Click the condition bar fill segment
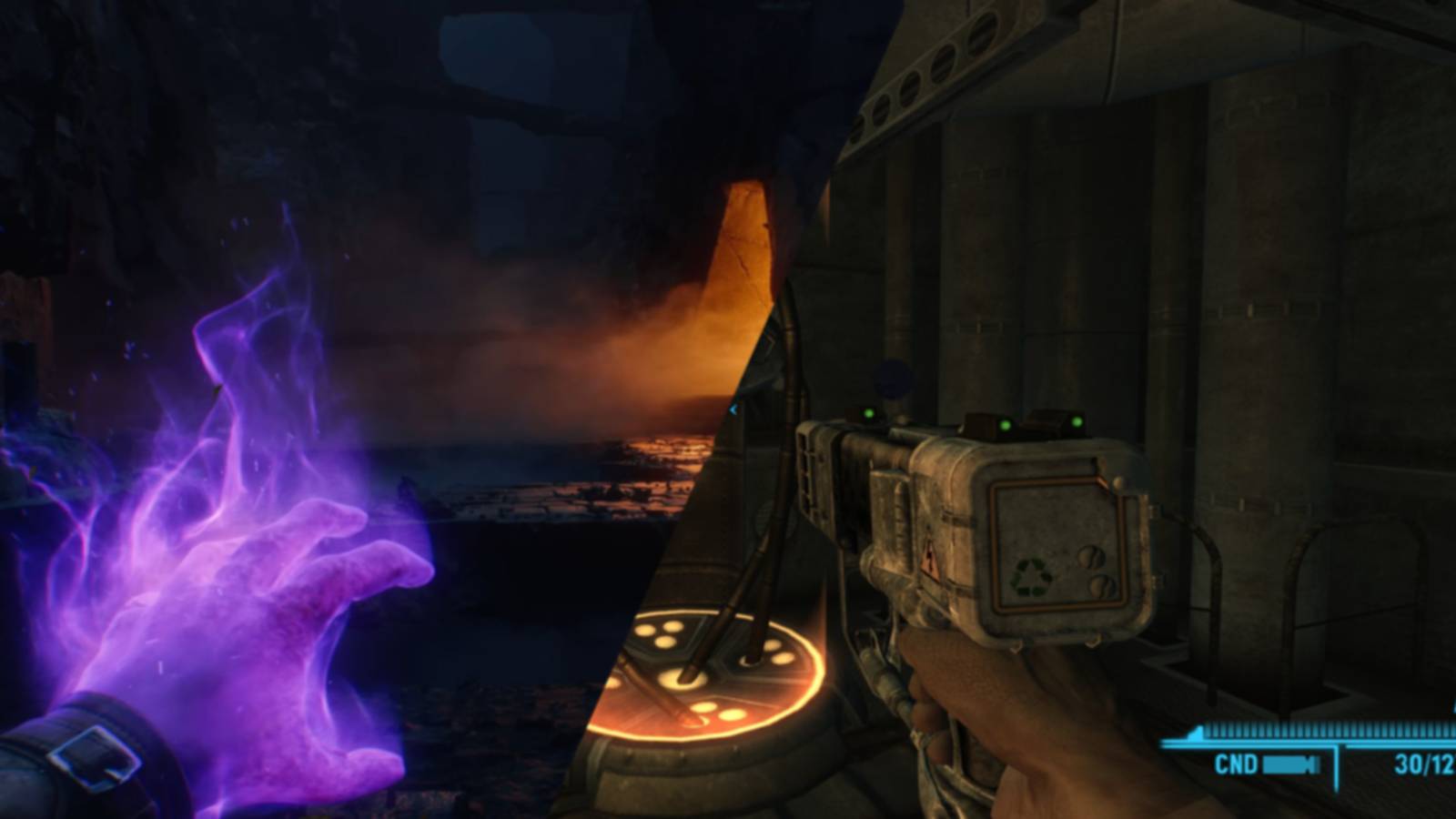Image resolution: width=1456 pixels, height=819 pixels. tap(1283, 763)
